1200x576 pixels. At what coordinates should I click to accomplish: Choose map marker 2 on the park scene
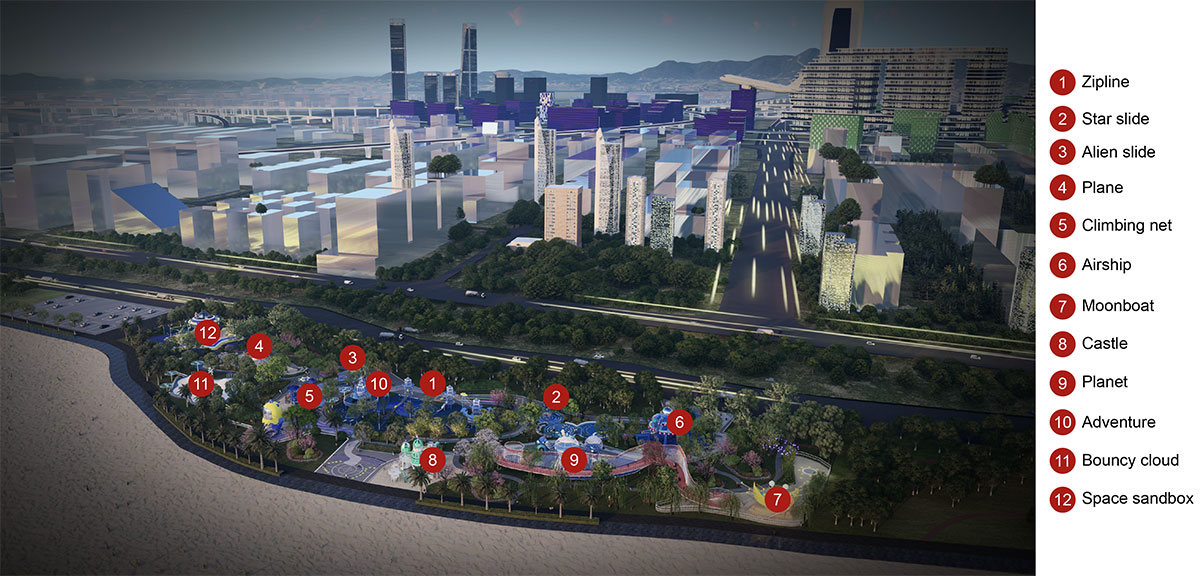556,396
